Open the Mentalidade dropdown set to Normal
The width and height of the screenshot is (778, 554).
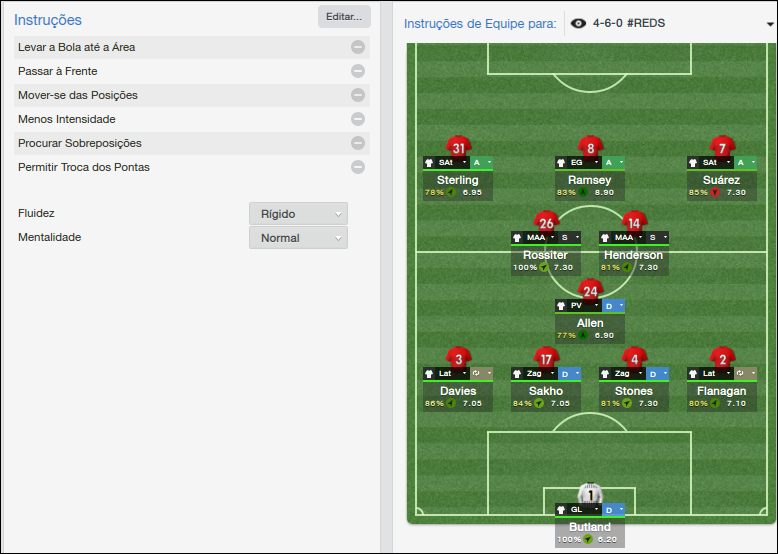[298, 238]
